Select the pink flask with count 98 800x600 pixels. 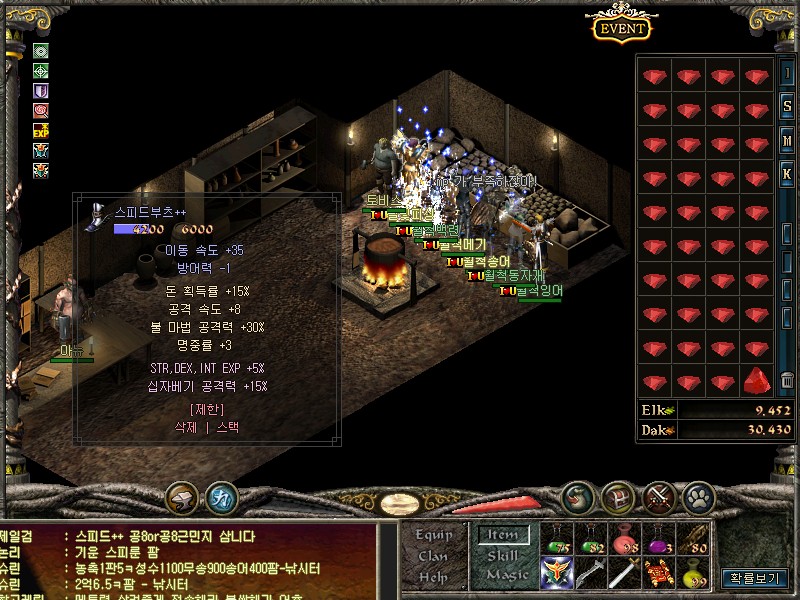pos(625,540)
